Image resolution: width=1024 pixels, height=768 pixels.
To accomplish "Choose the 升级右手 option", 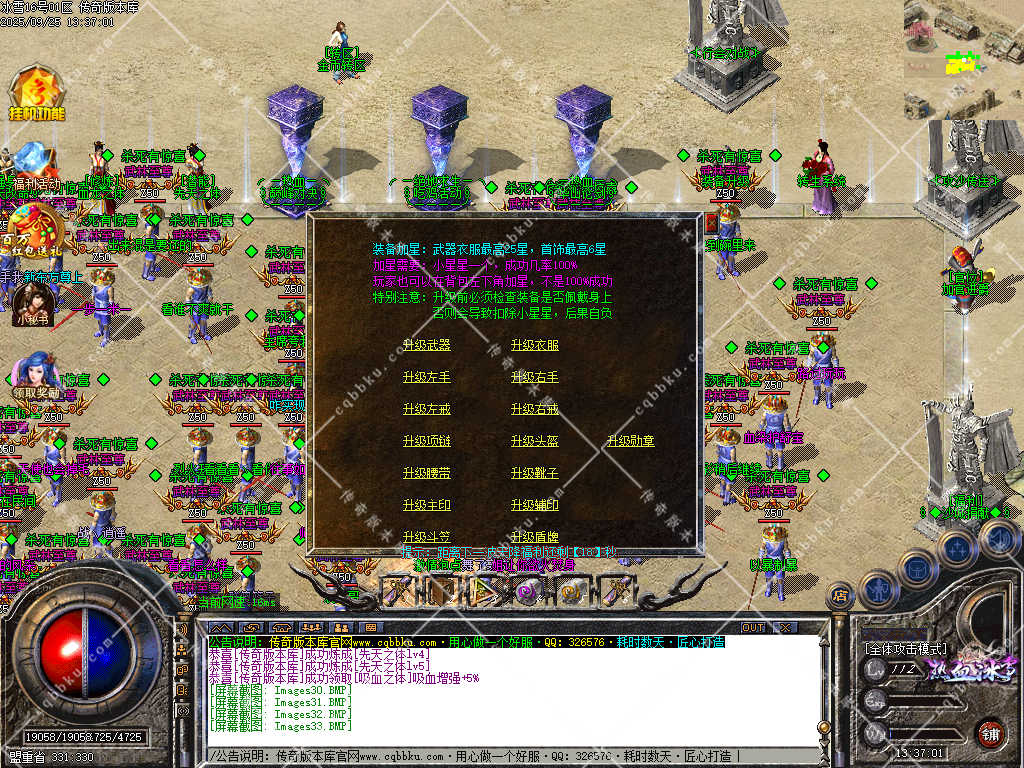I will pyautogui.click(x=535, y=377).
